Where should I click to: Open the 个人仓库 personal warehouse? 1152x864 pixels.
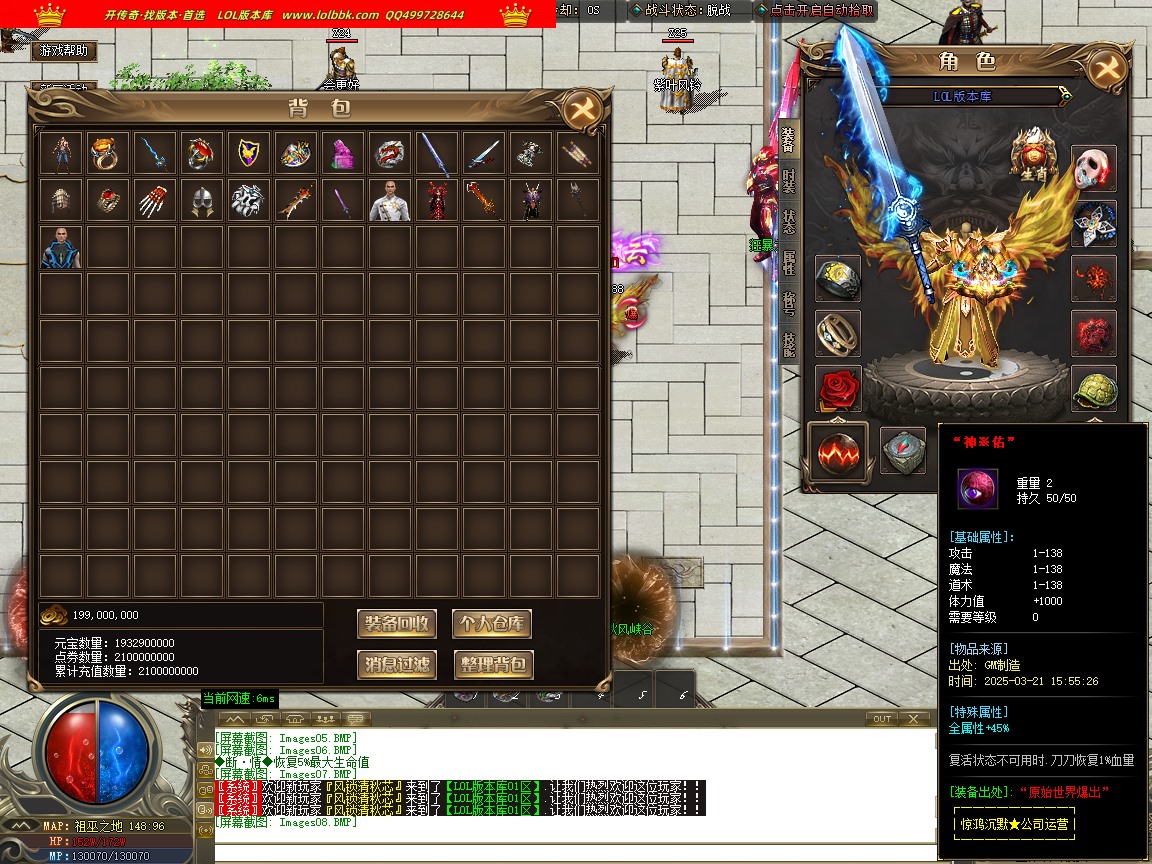point(491,624)
